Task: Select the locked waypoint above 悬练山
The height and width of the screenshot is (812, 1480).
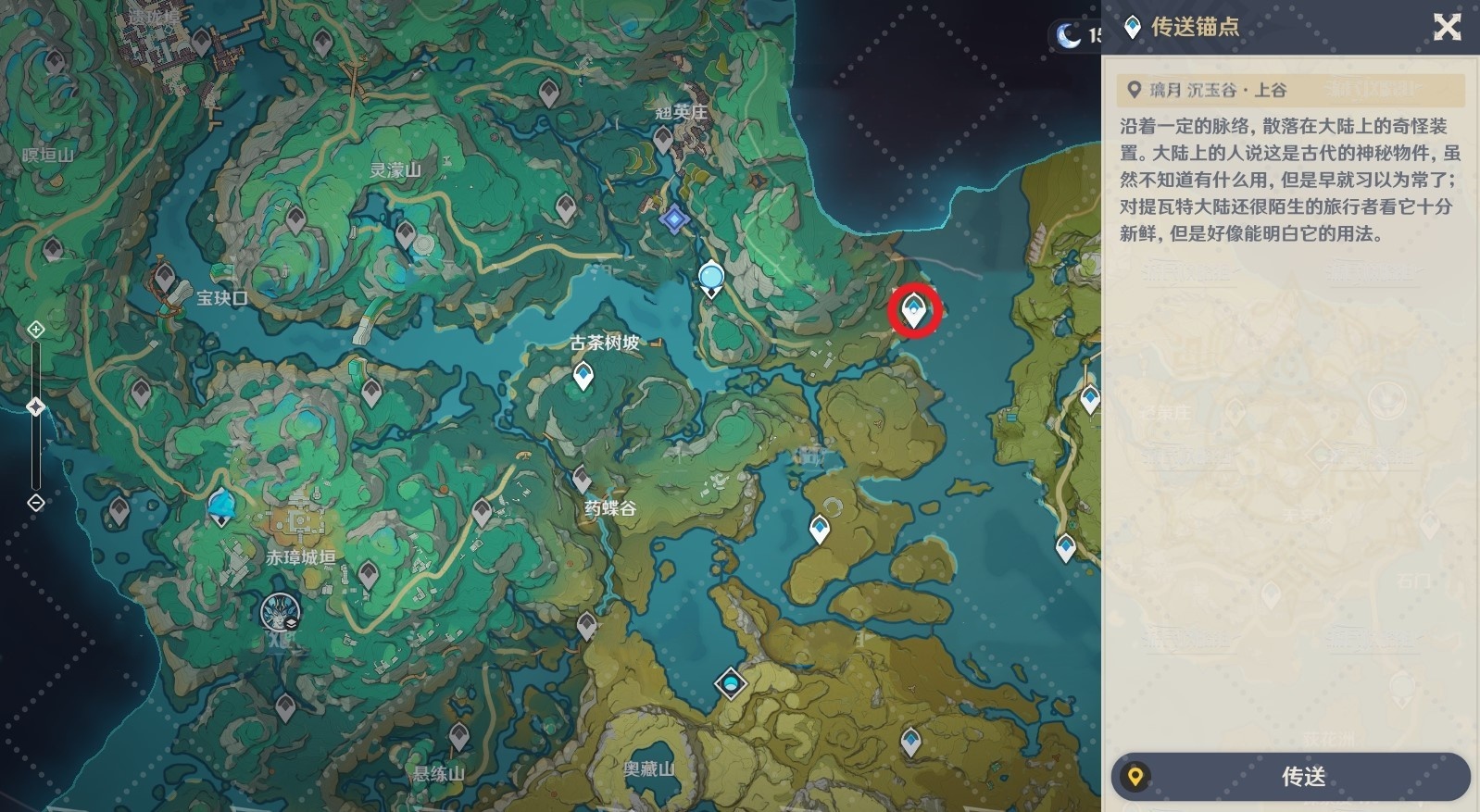Action: point(458,737)
